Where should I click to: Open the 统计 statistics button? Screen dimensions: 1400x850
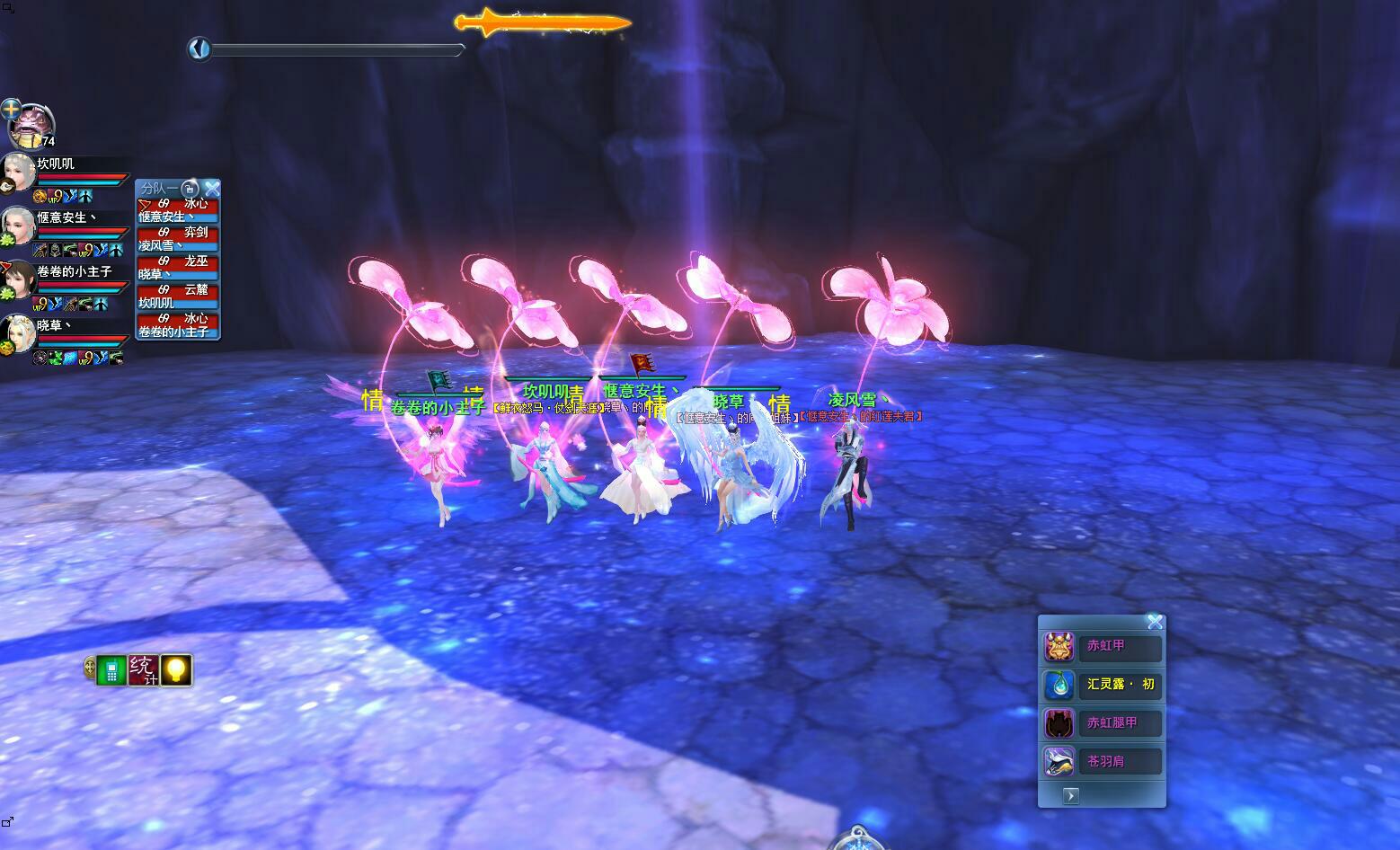143,669
